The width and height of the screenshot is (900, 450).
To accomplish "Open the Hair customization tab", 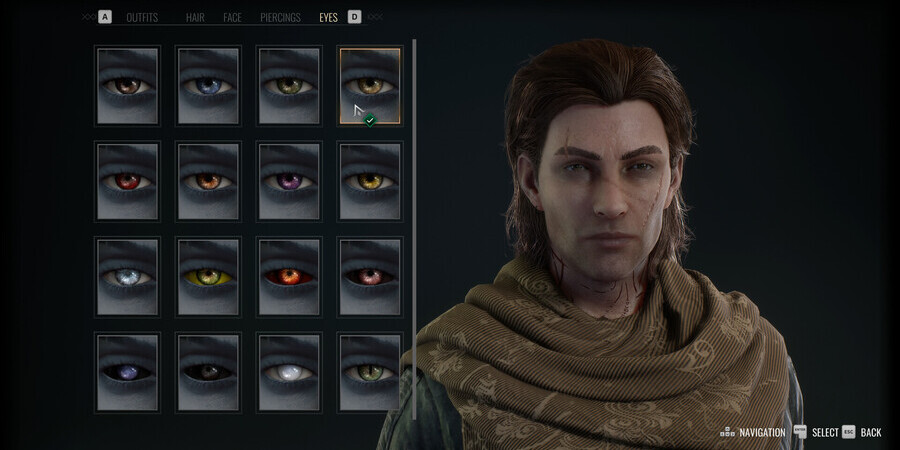I will [195, 17].
